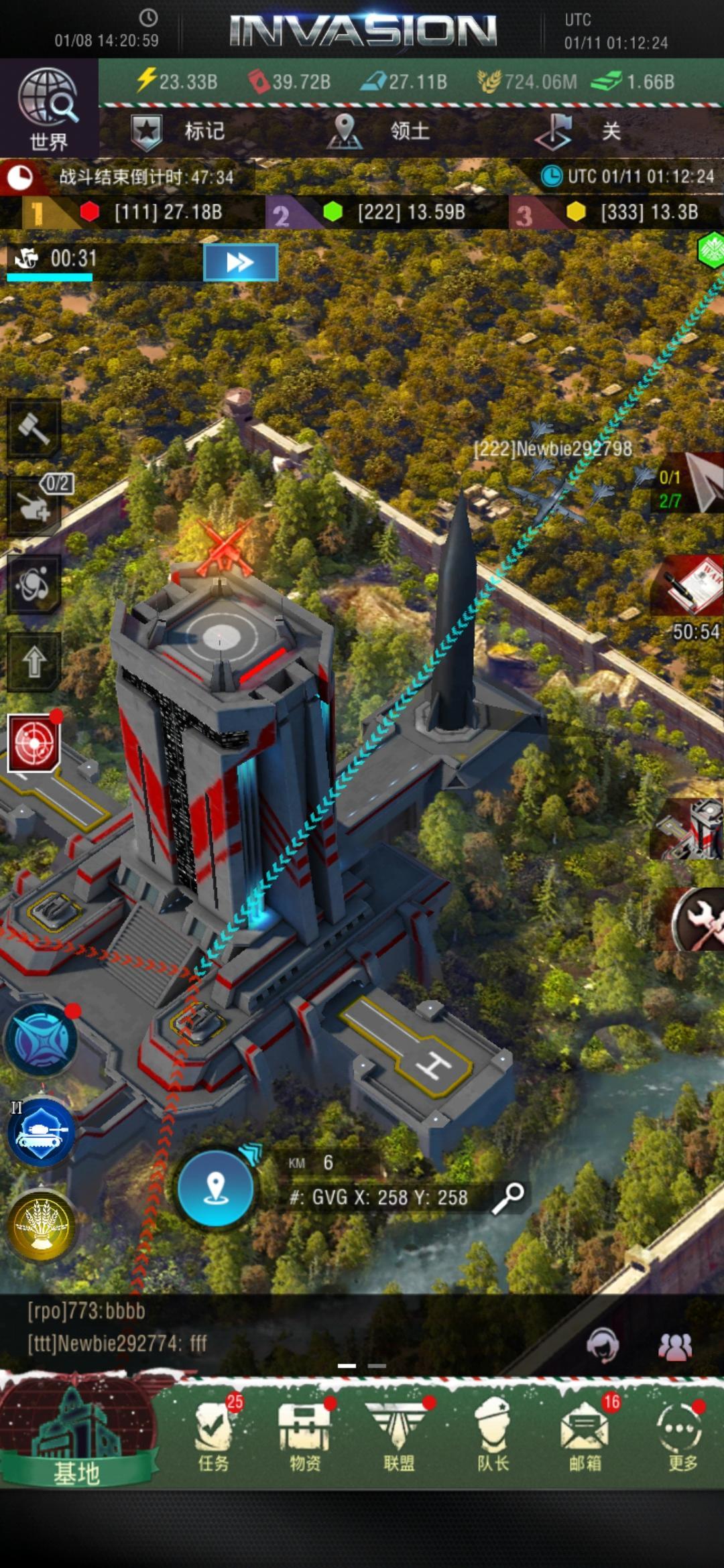The height and width of the screenshot is (1568, 724).
Task: Select the 关 flag option
Action: pyautogui.click(x=582, y=131)
